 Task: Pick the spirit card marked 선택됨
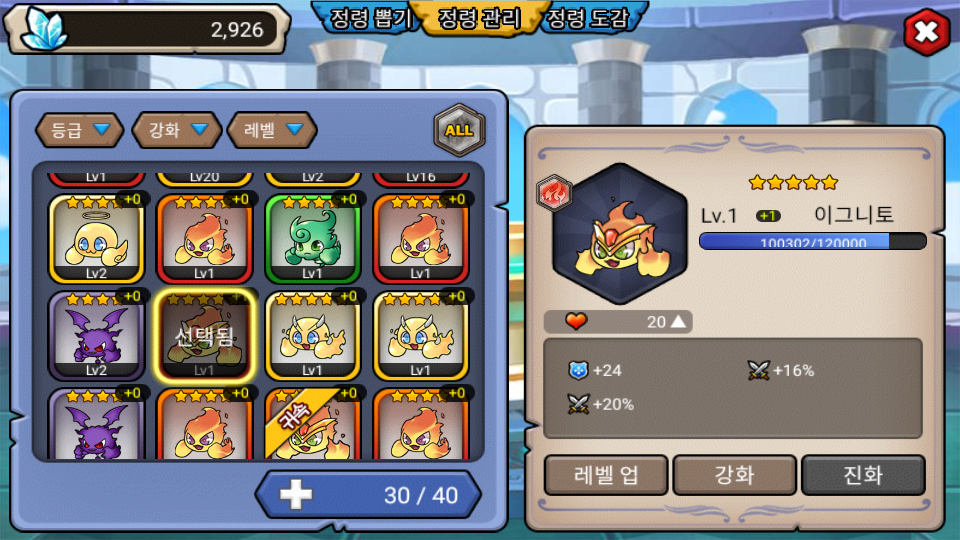tap(204, 336)
